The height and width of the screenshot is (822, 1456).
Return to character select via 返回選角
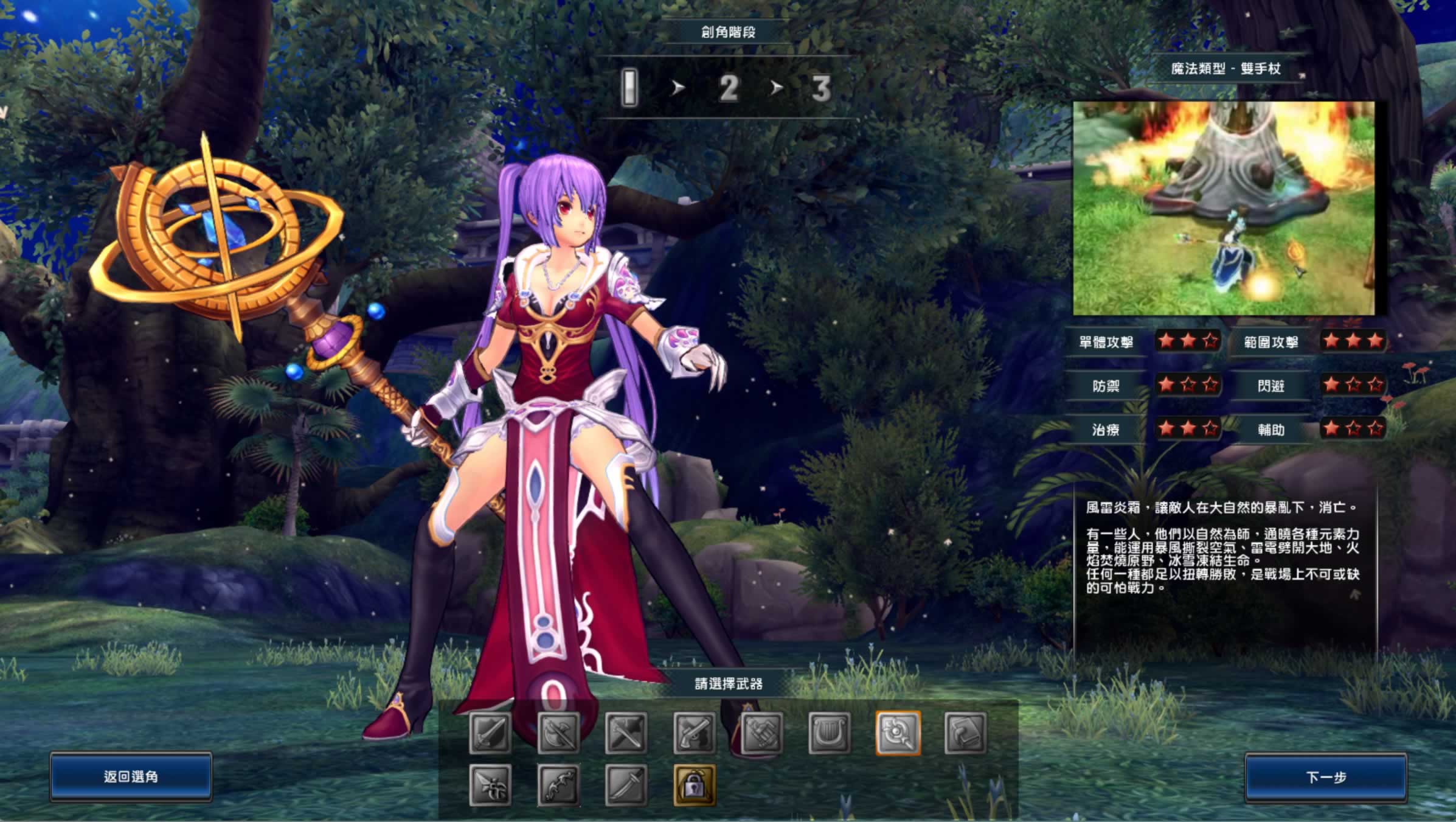pos(131,776)
